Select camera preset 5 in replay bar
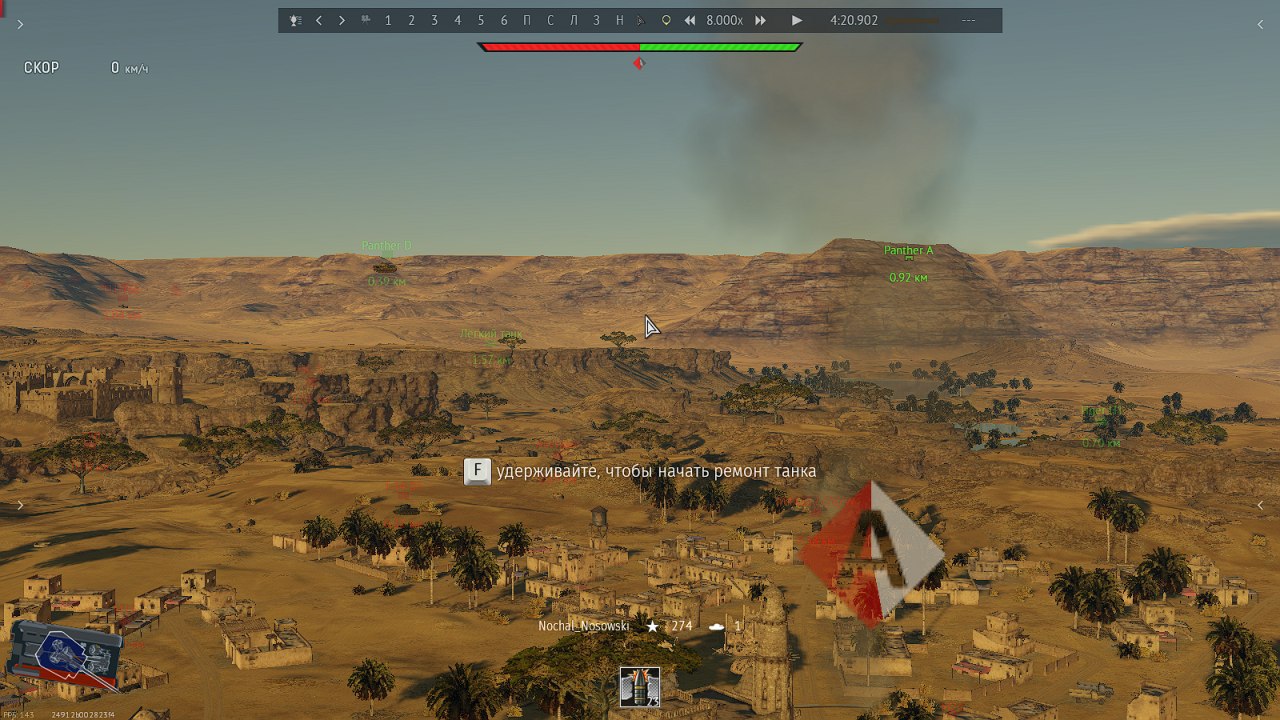Image resolution: width=1280 pixels, height=720 pixels. pos(481,20)
